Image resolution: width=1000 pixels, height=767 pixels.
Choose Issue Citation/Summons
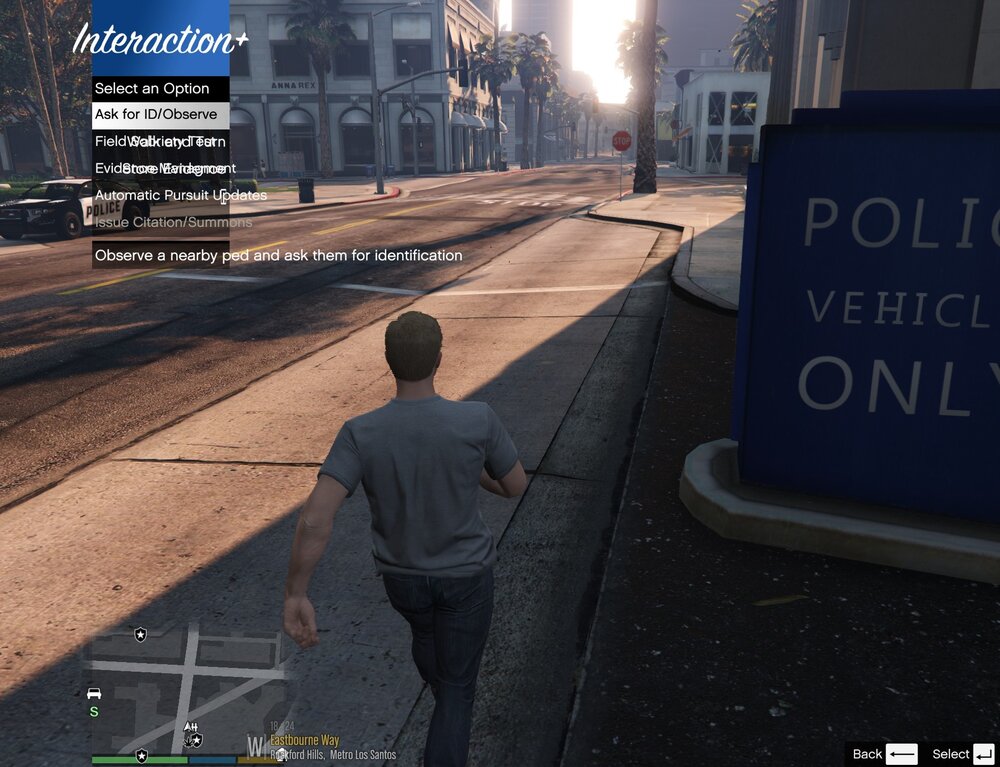pyautogui.click(x=160, y=223)
